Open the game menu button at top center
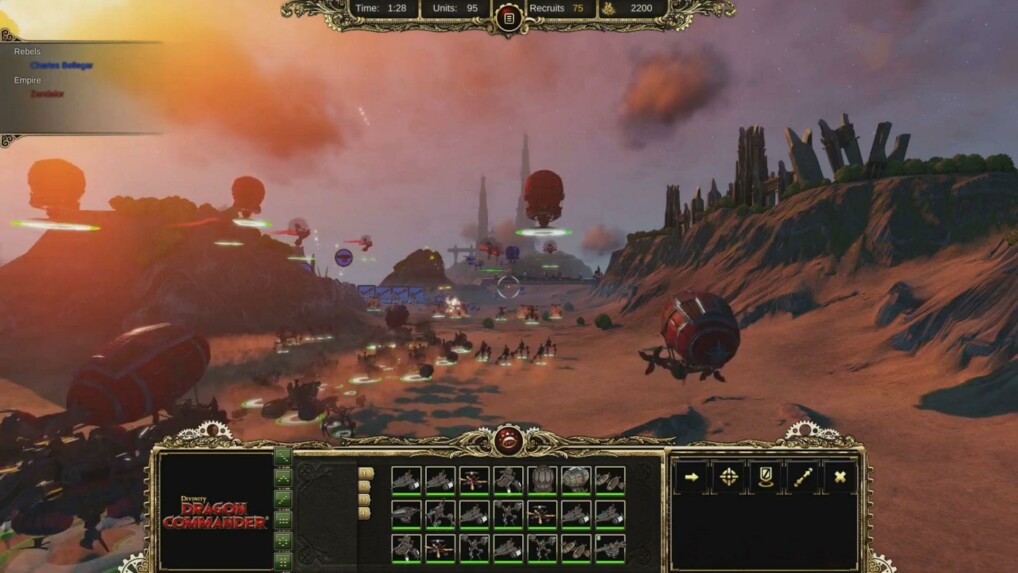1018x573 pixels. 508,18
